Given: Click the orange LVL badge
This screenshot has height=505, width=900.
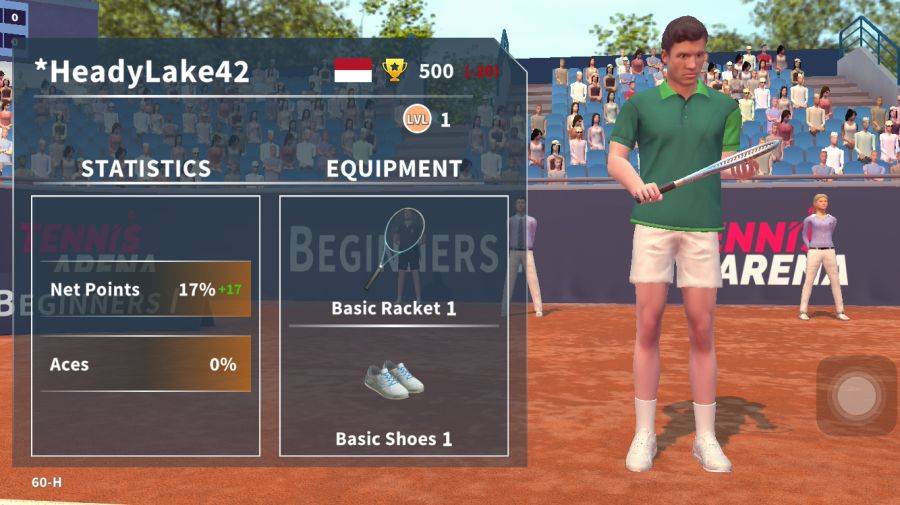Looking at the screenshot, I should [x=416, y=120].
